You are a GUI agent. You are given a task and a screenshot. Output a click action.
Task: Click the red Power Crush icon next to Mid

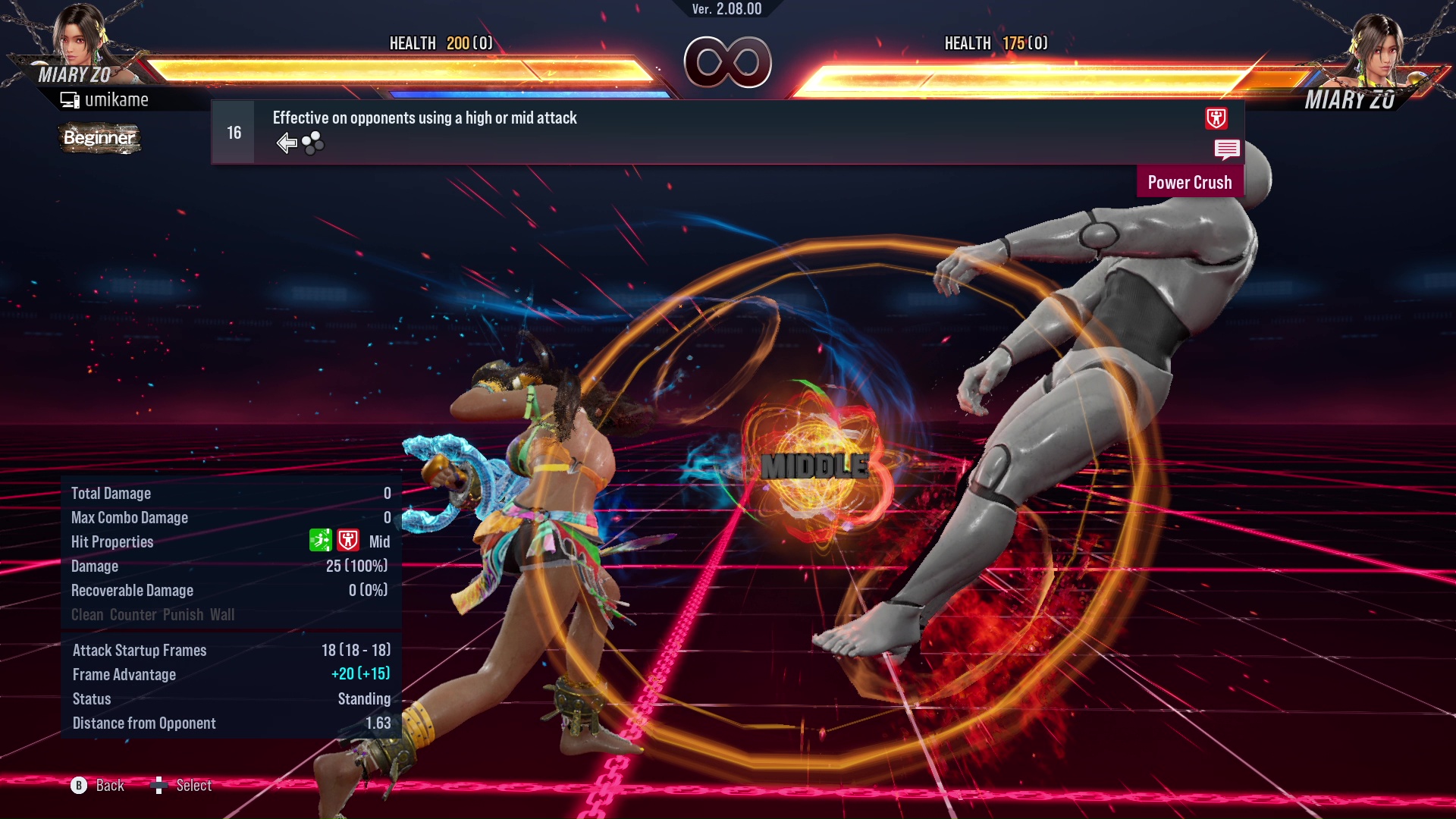(x=348, y=541)
